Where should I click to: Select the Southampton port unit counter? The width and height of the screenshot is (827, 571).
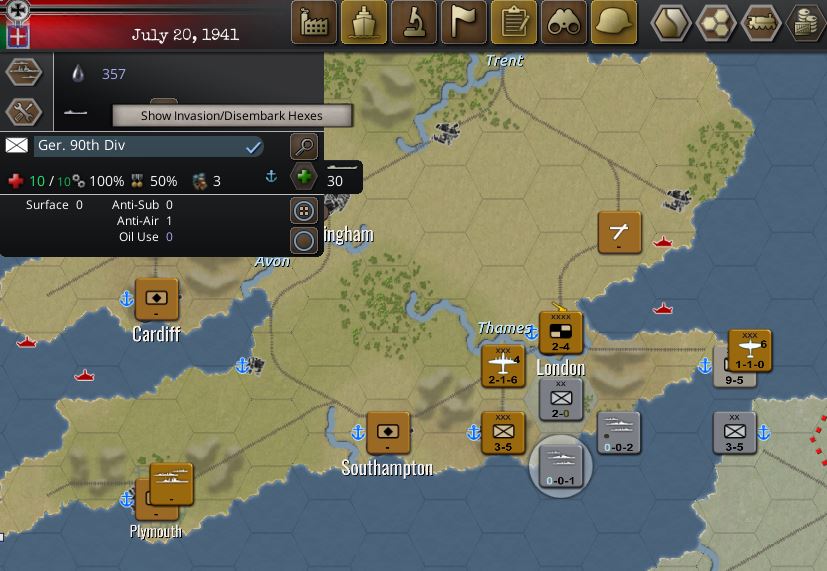[387, 432]
